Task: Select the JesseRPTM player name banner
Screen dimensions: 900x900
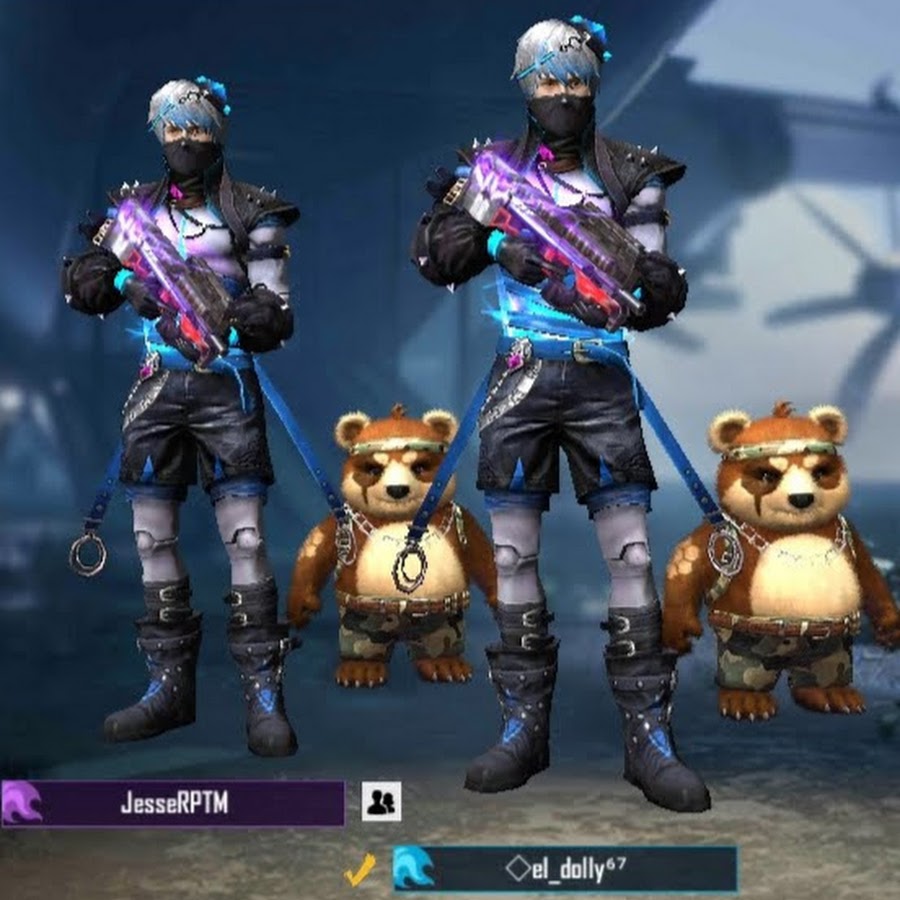Action: [173, 803]
